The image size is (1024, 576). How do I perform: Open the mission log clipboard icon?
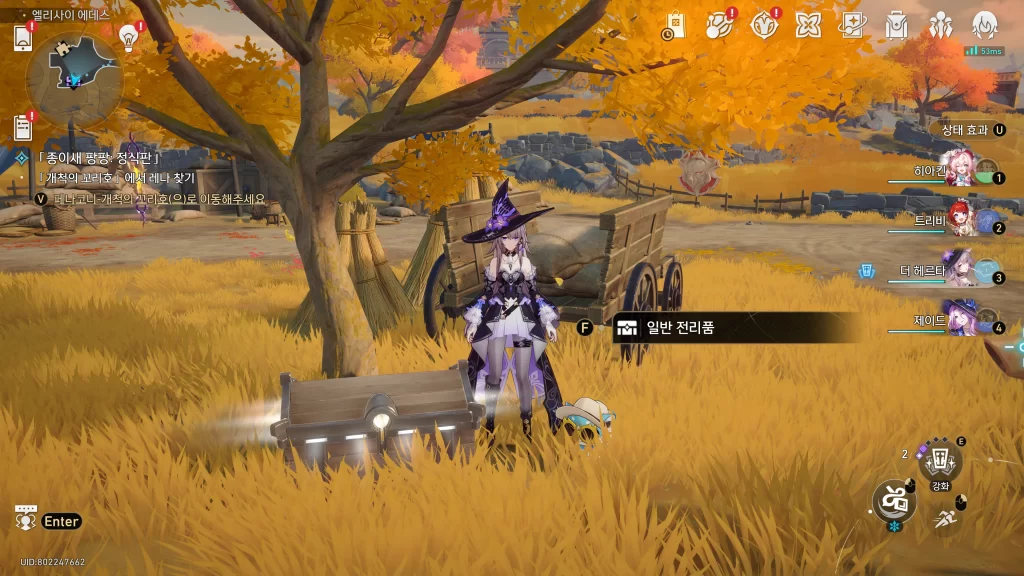(23, 127)
